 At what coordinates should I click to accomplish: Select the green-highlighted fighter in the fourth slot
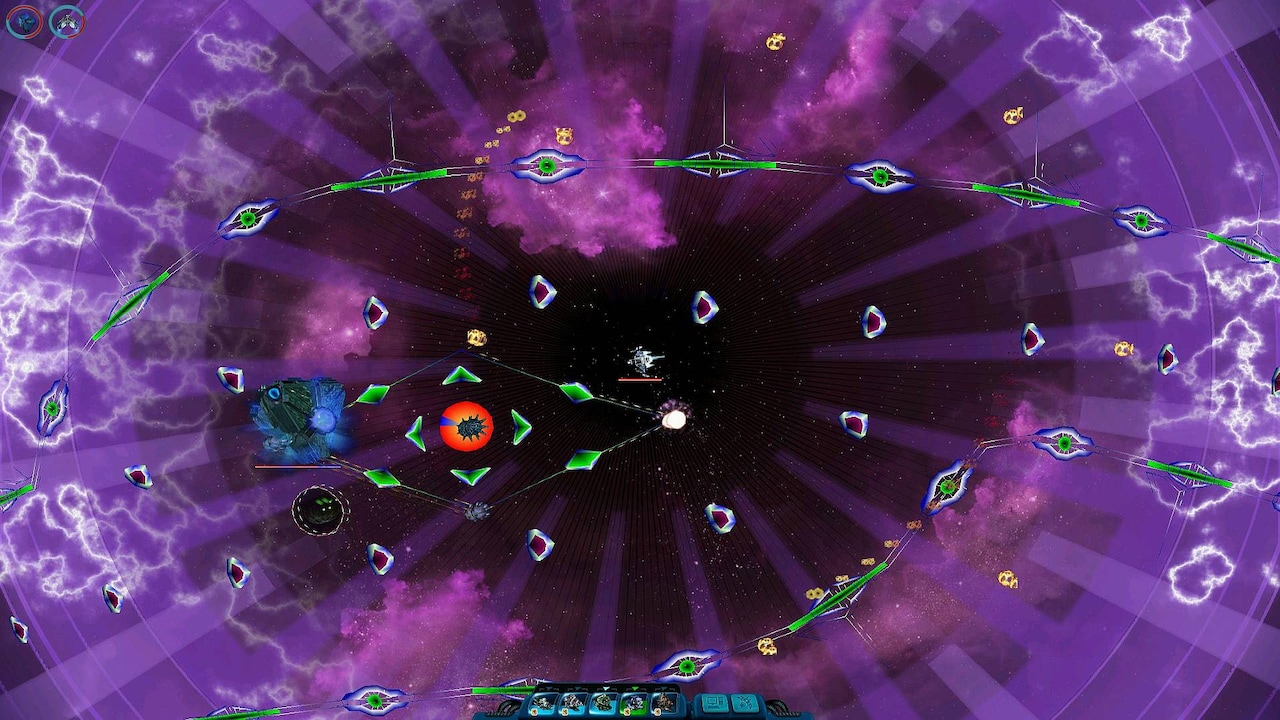coord(634,703)
